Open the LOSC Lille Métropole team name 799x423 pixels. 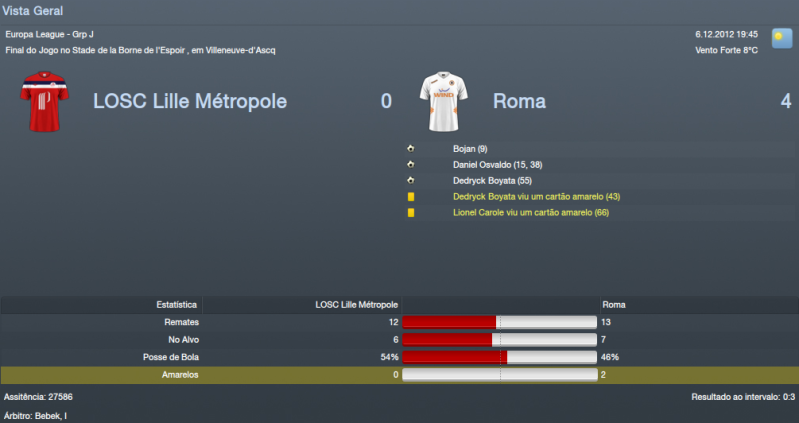pos(190,101)
